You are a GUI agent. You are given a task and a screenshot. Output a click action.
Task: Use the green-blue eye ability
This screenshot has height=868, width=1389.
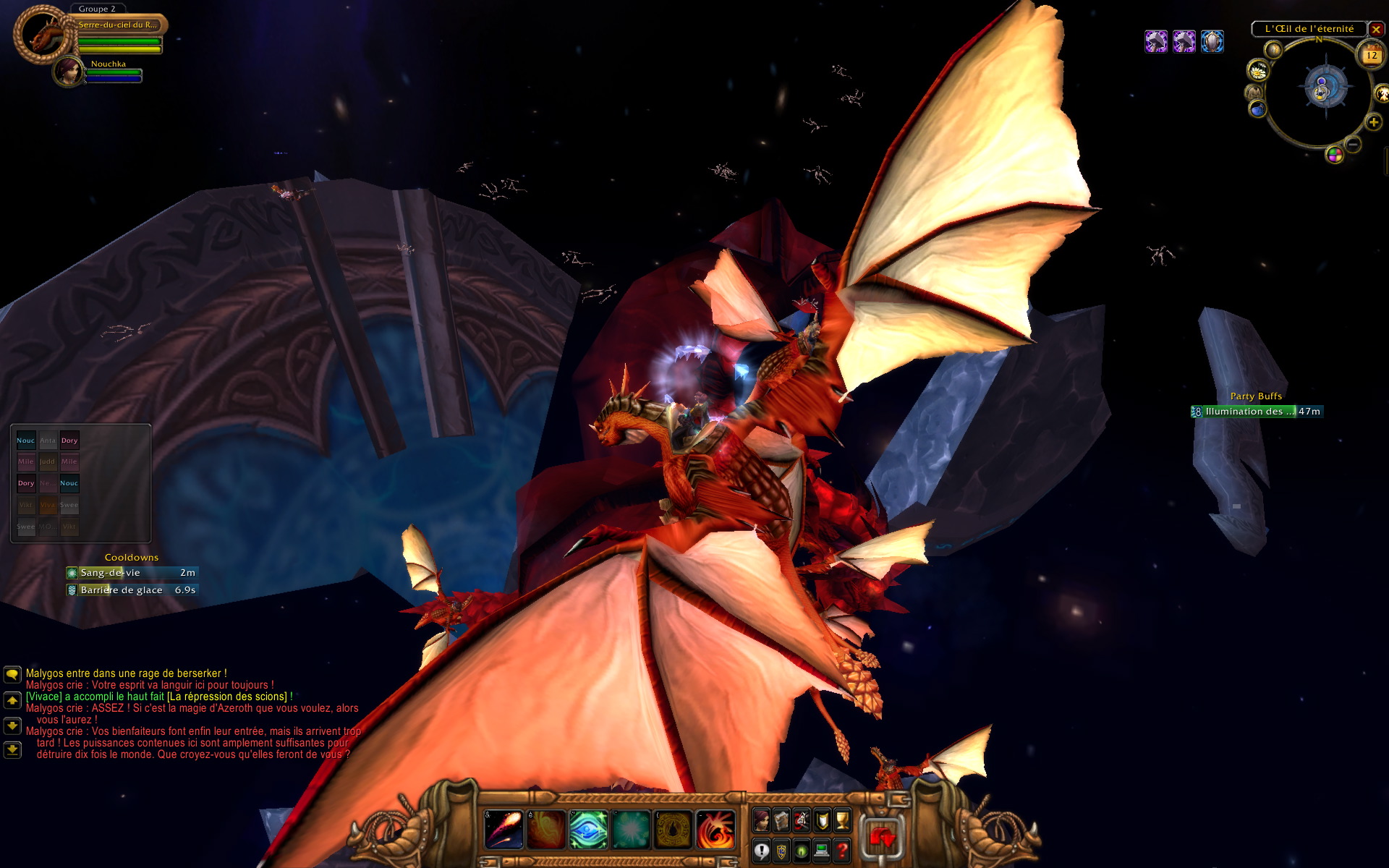(588, 829)
